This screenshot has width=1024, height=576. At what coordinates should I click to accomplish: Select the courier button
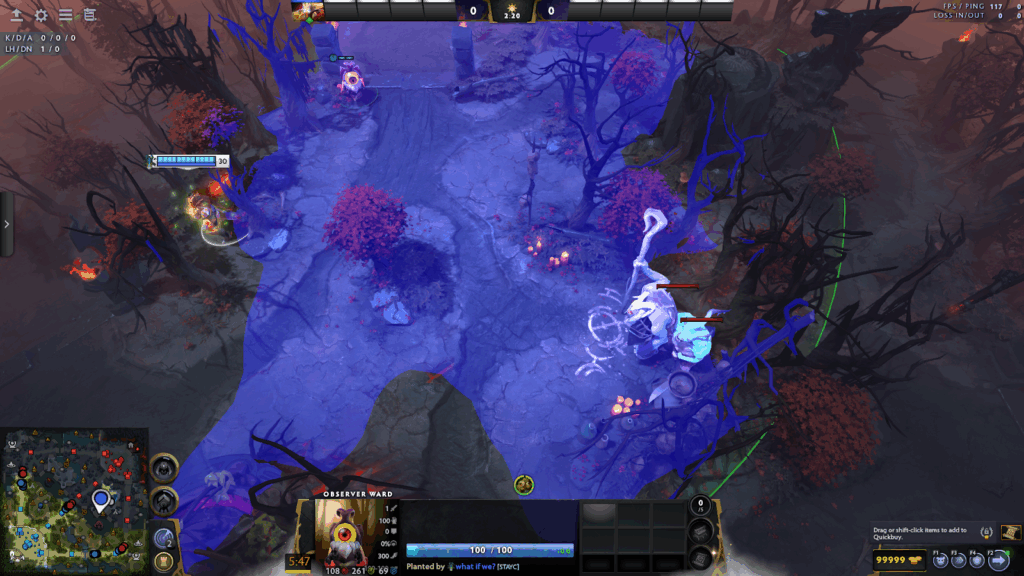pyautogui.click(x=940, y=560)
